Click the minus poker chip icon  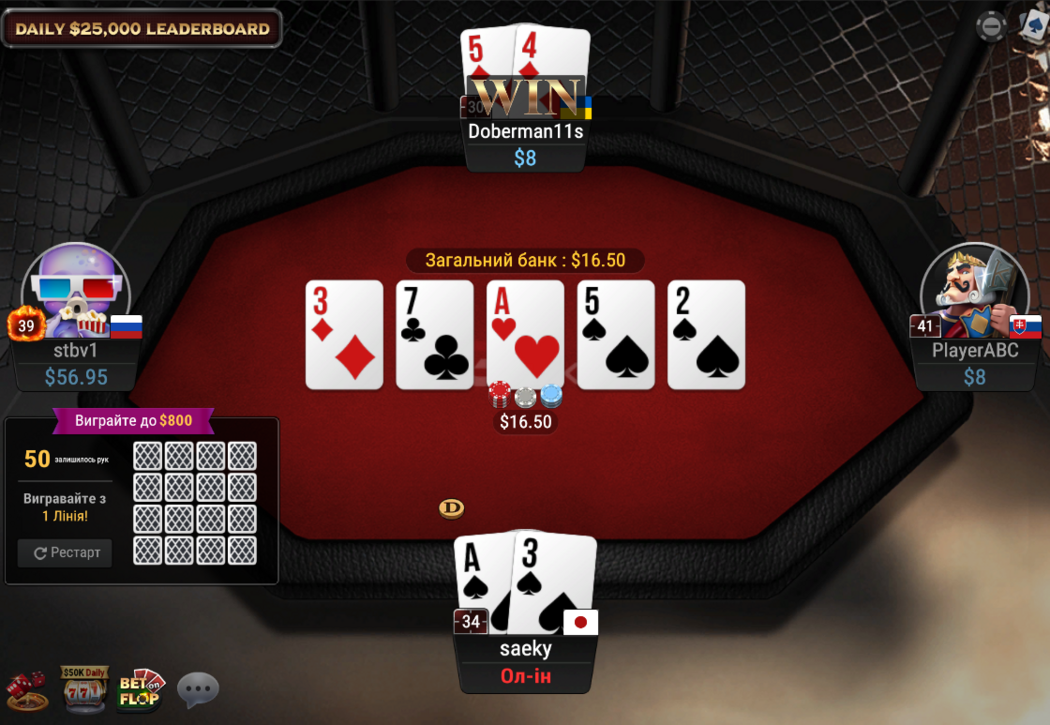(x=990, y=26)
